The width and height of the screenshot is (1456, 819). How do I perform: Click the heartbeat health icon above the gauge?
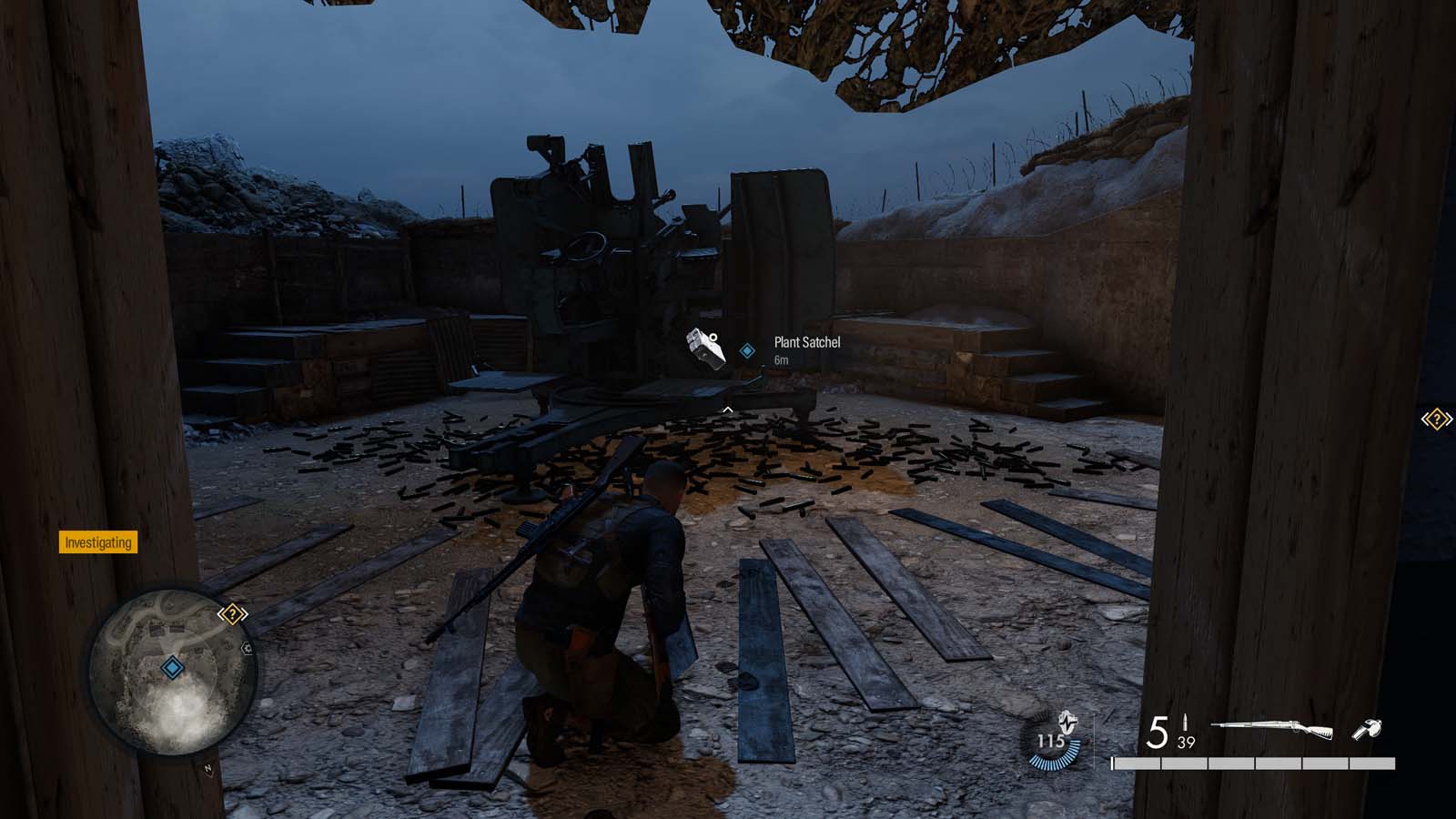pyautogui.click(x=1067, y=723)
